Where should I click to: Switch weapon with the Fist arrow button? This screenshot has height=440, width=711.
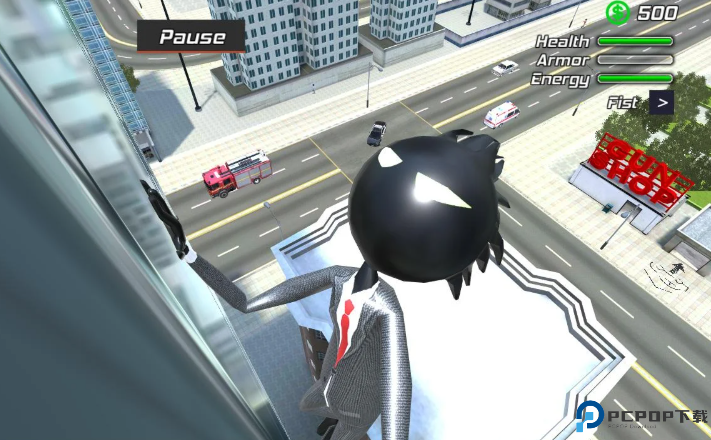[661, 101]
